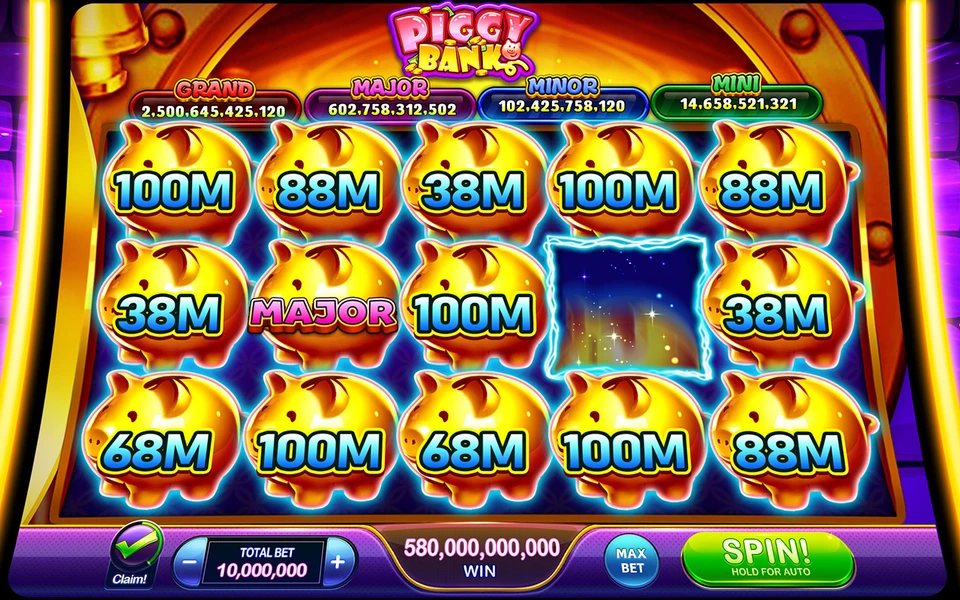
Task: Increase total bet with plus button
Action: click(x=338, y=561)
